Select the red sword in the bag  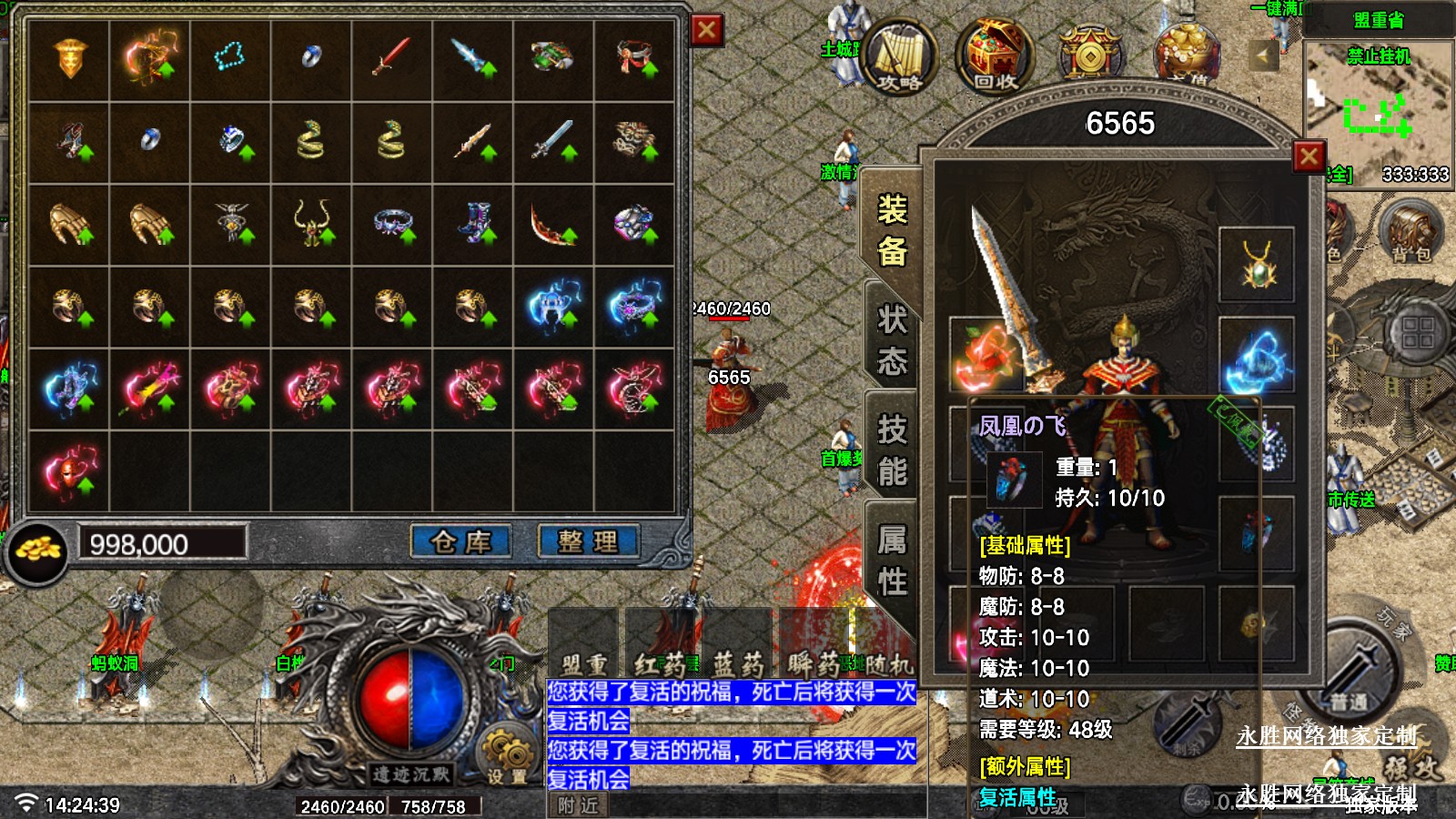pos(391,59)
